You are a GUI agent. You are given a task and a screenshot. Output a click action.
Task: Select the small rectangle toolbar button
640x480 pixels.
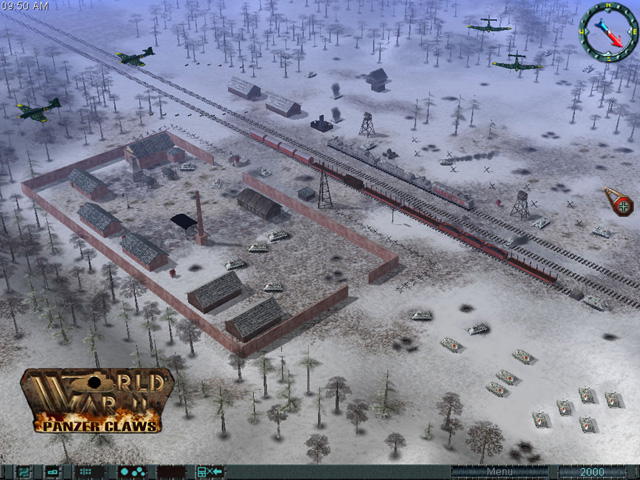[x=52, y=471]
